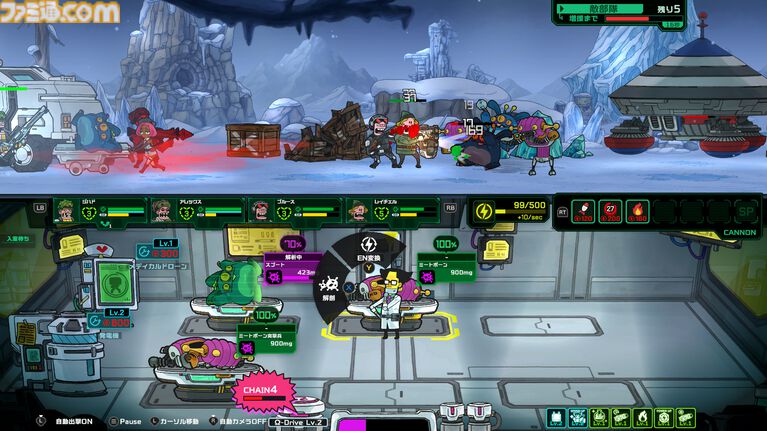
Task: Select the first squad member portrait
Action: coord(67,211)
